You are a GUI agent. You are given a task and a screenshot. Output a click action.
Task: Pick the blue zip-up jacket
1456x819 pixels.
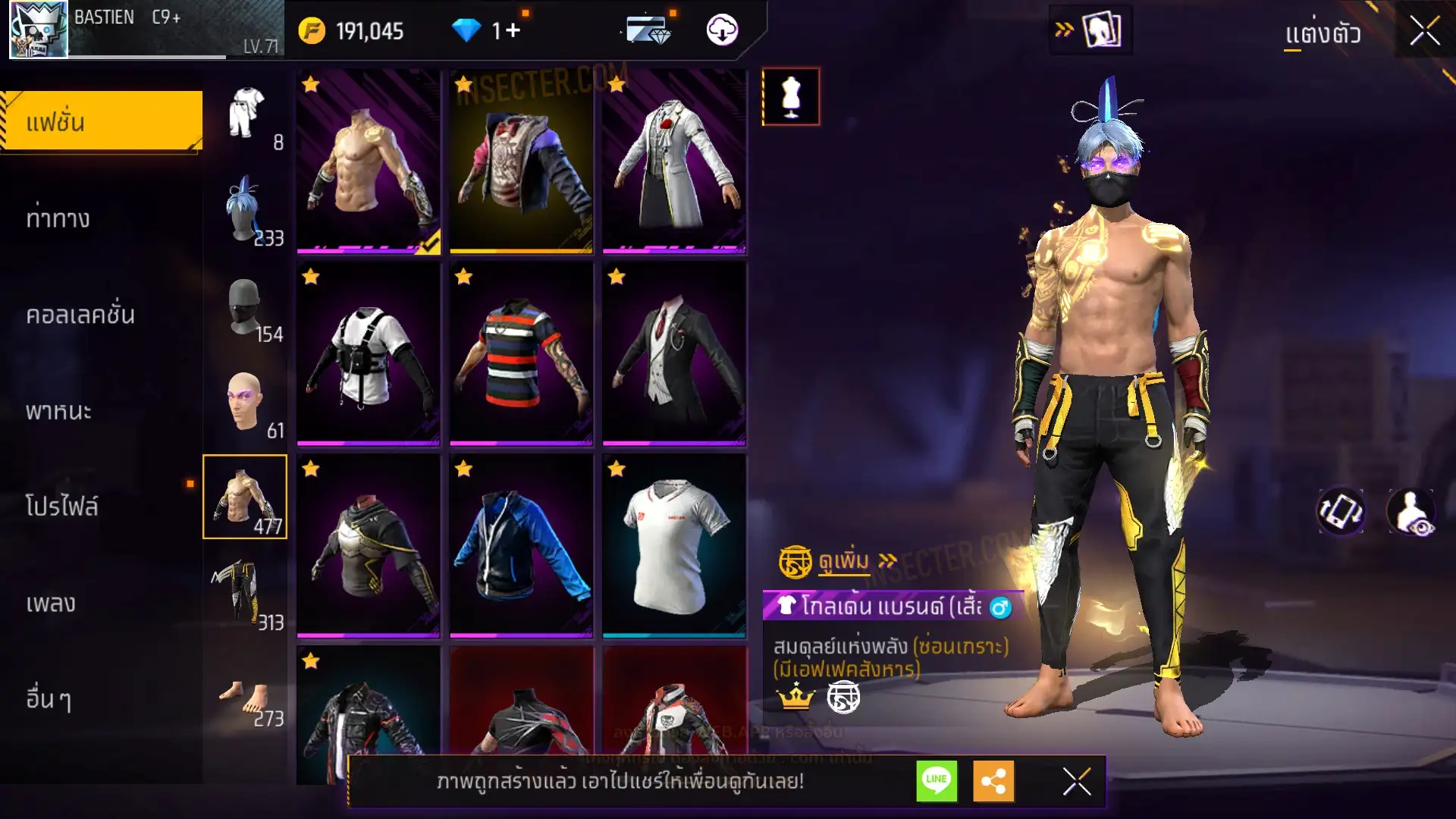(521, 545)
